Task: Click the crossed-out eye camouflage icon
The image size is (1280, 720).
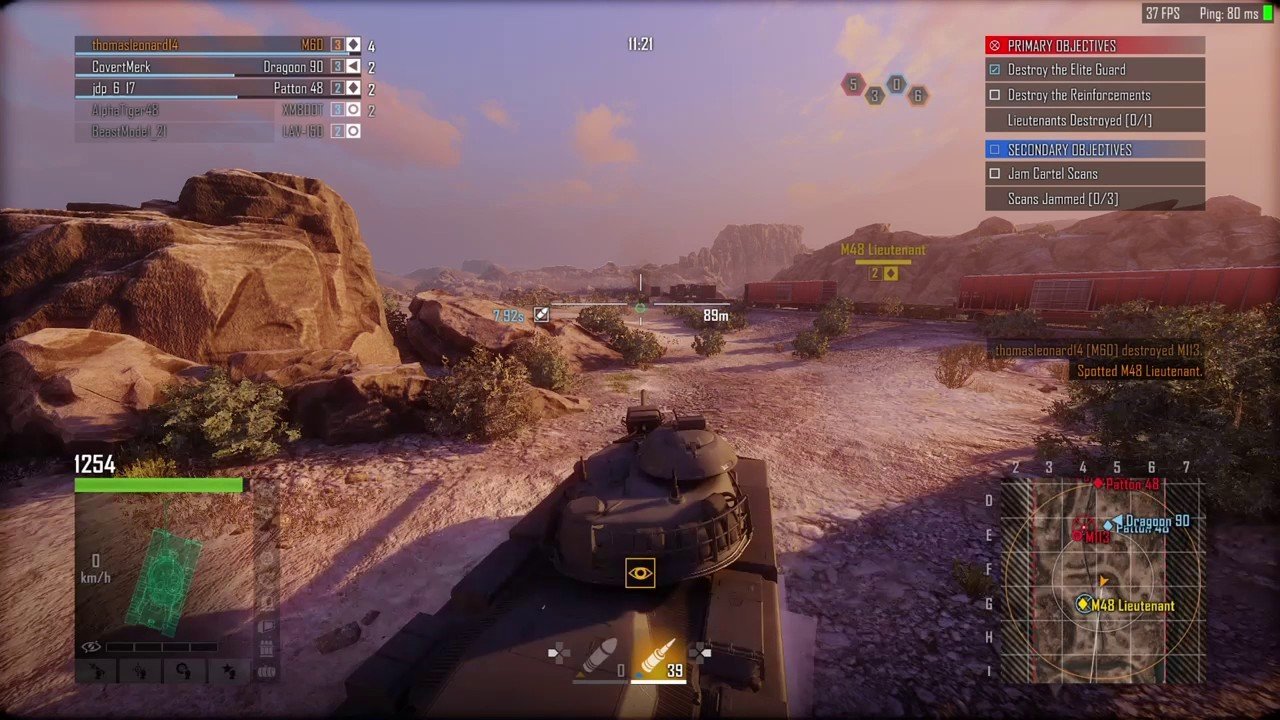Action: click(91, 648)
